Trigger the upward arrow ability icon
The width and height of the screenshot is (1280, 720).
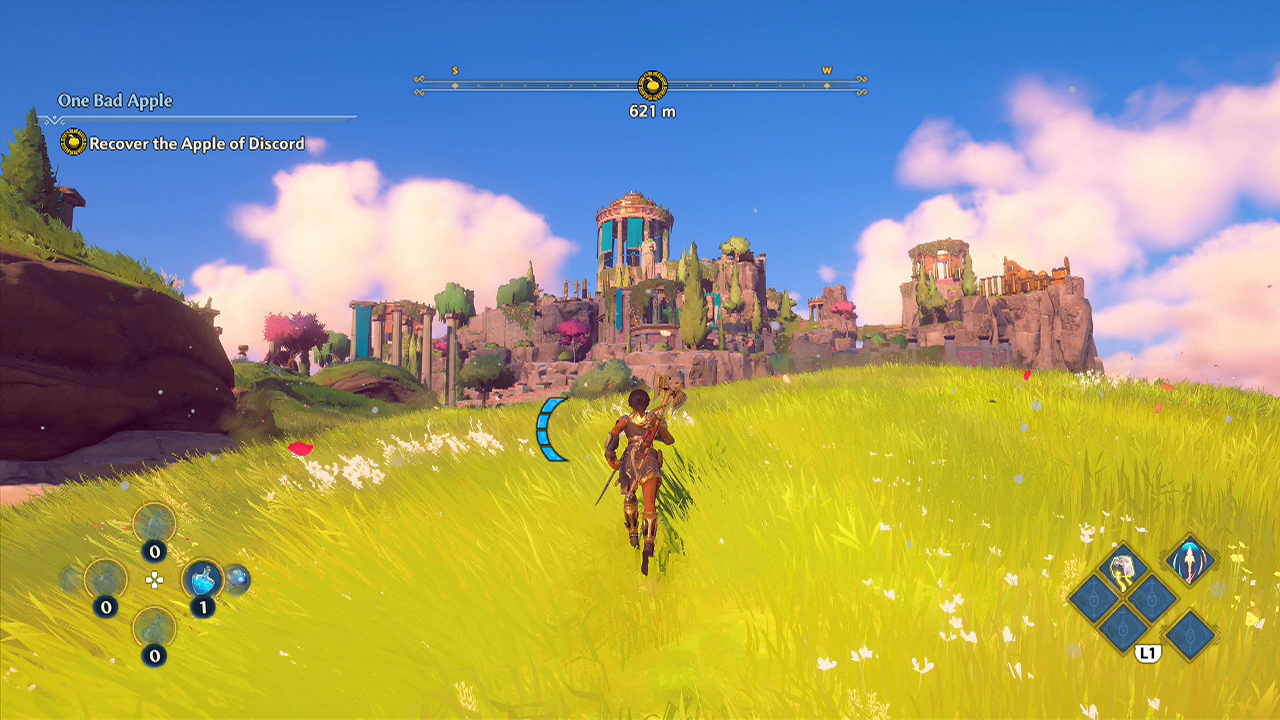1189,560
